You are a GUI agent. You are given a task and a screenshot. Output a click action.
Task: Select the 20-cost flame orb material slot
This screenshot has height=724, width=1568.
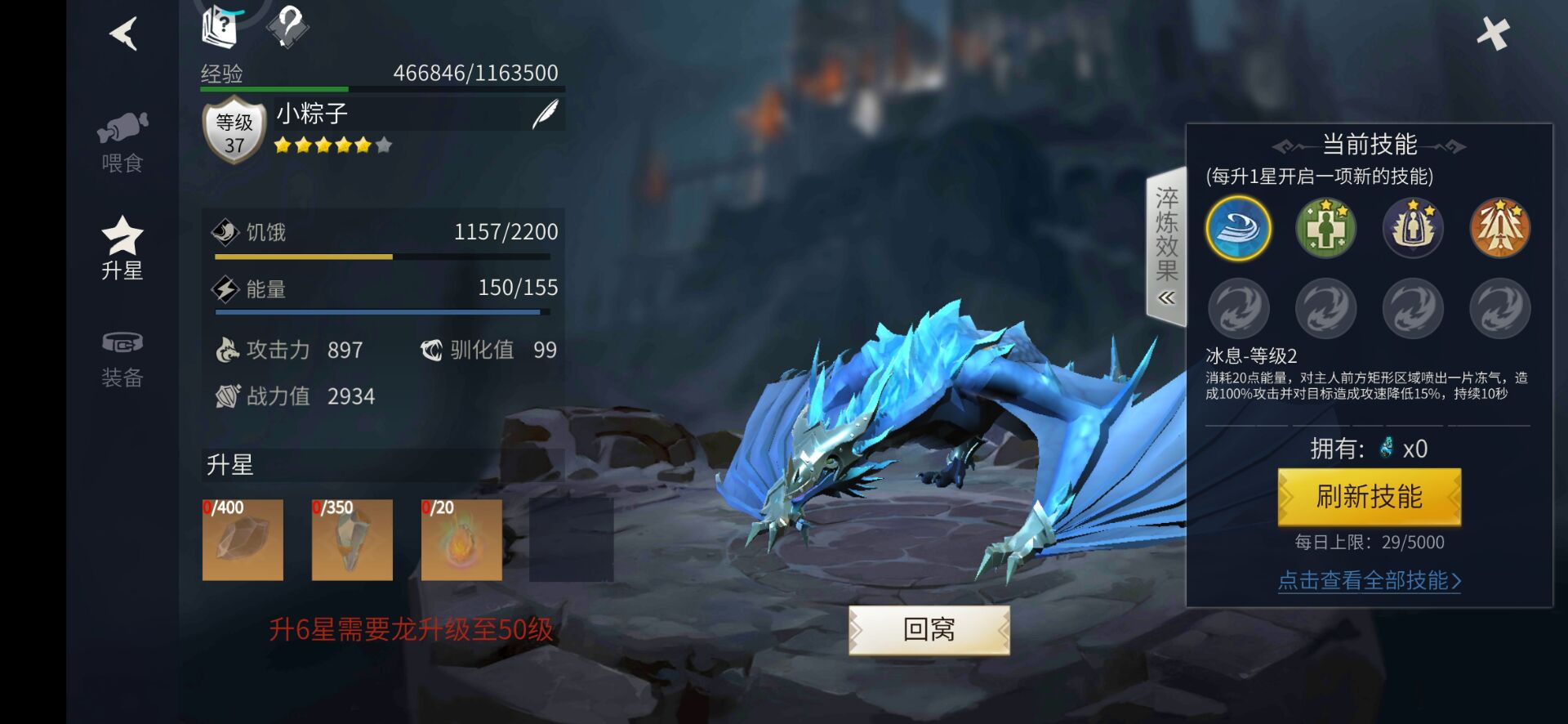(461, 540)
